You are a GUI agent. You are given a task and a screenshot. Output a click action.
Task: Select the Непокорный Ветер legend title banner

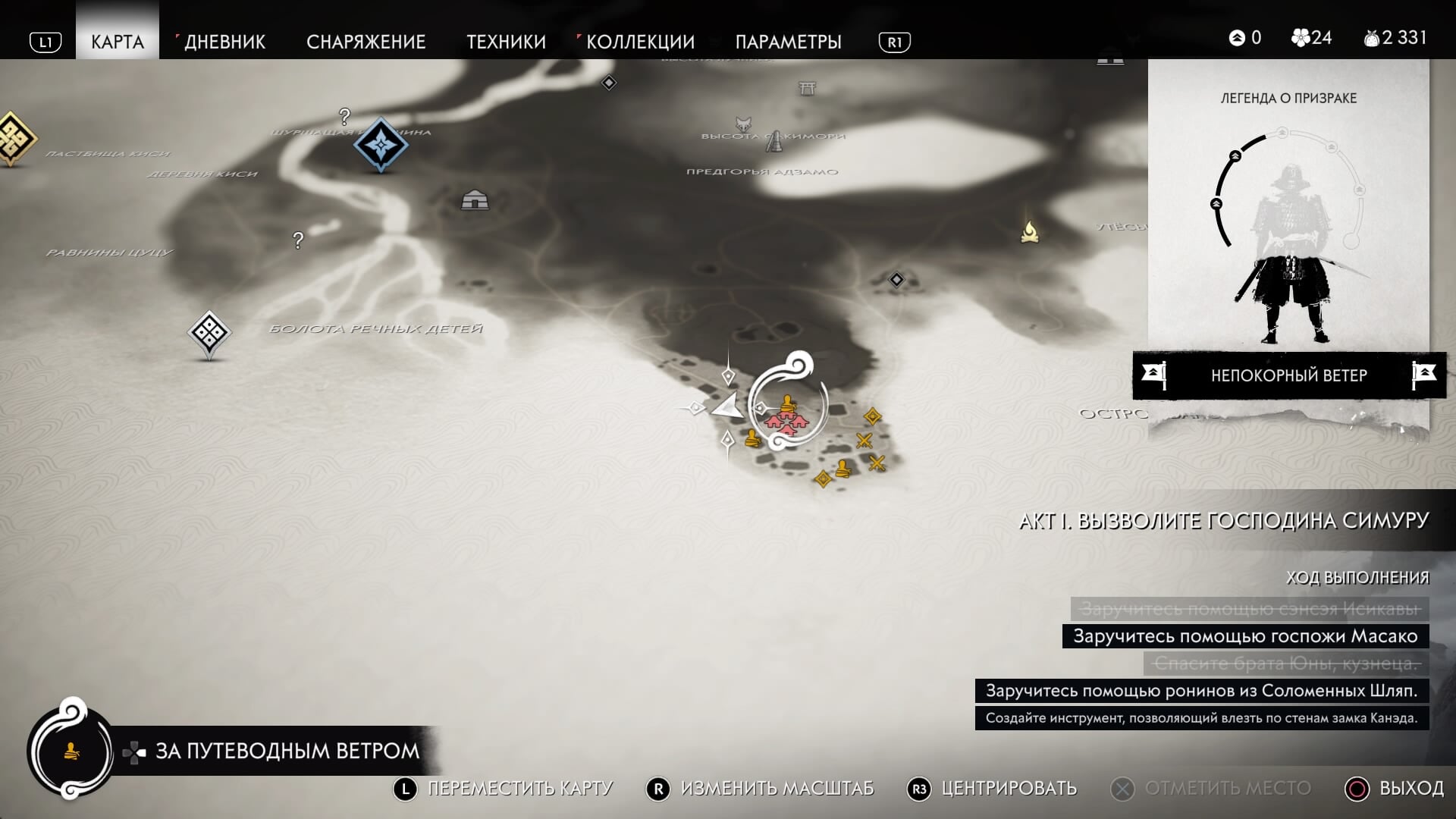1288,375
